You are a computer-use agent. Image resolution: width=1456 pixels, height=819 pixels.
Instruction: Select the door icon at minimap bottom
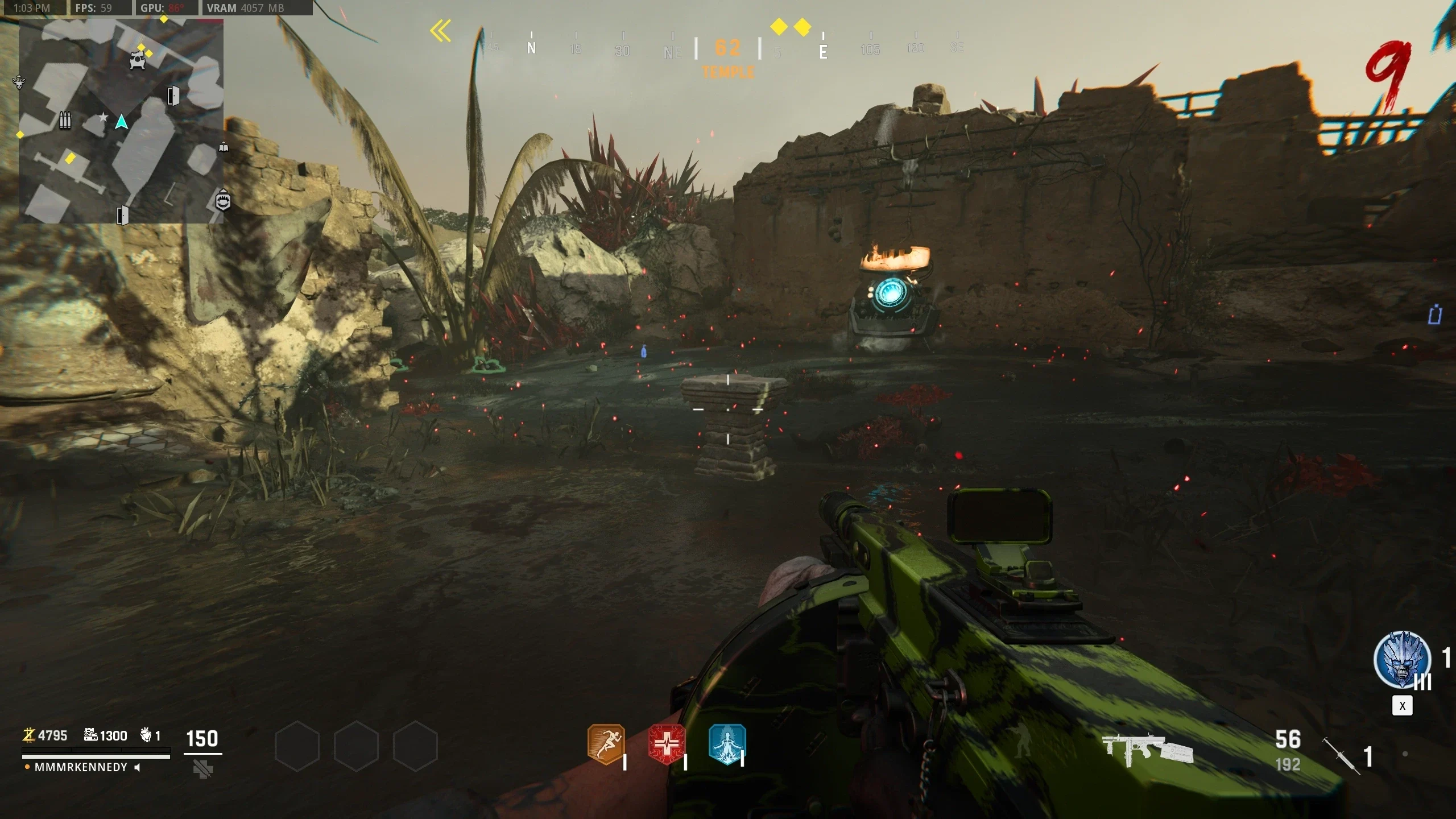122,216
